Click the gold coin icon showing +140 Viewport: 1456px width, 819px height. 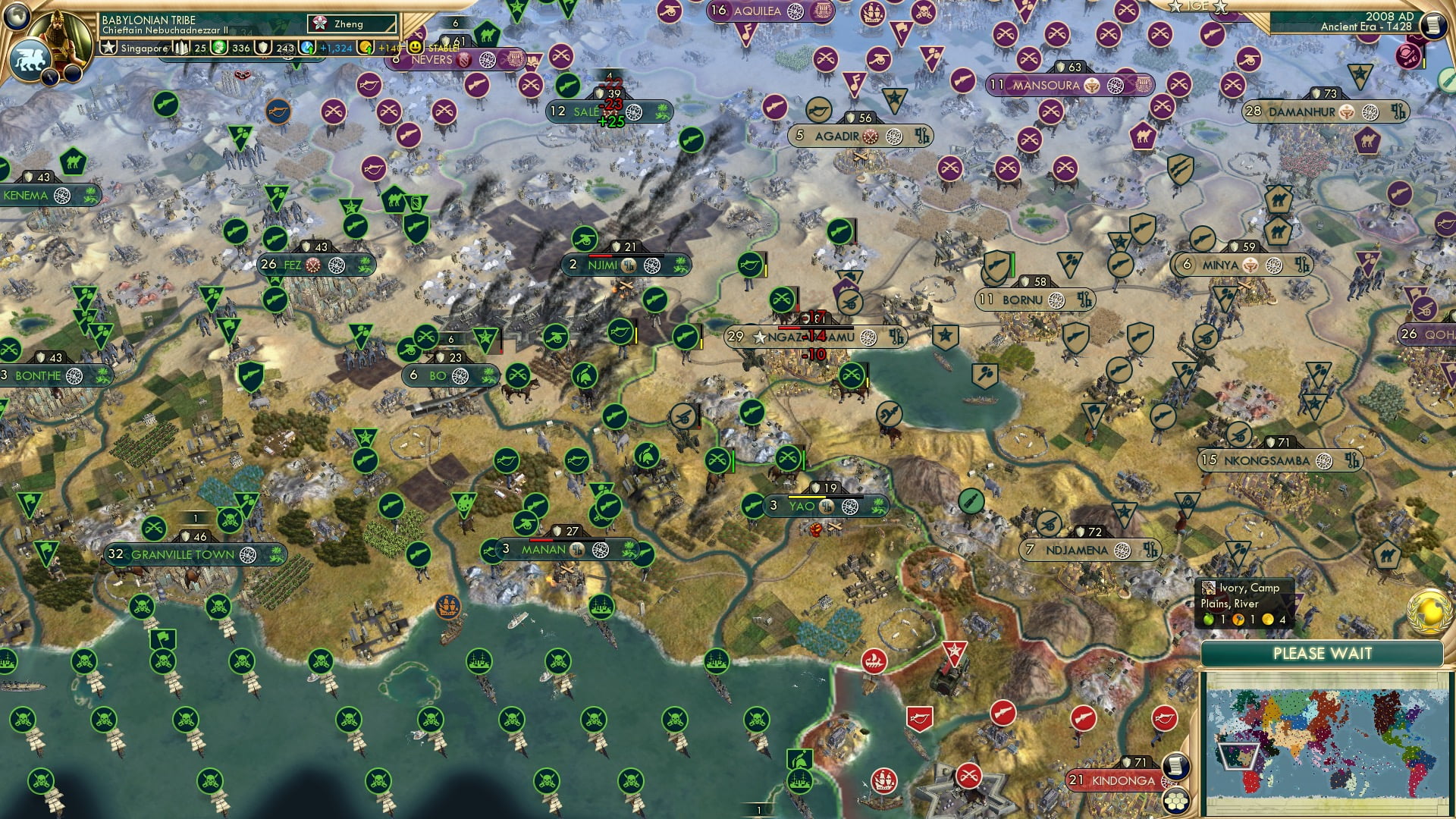367,49
